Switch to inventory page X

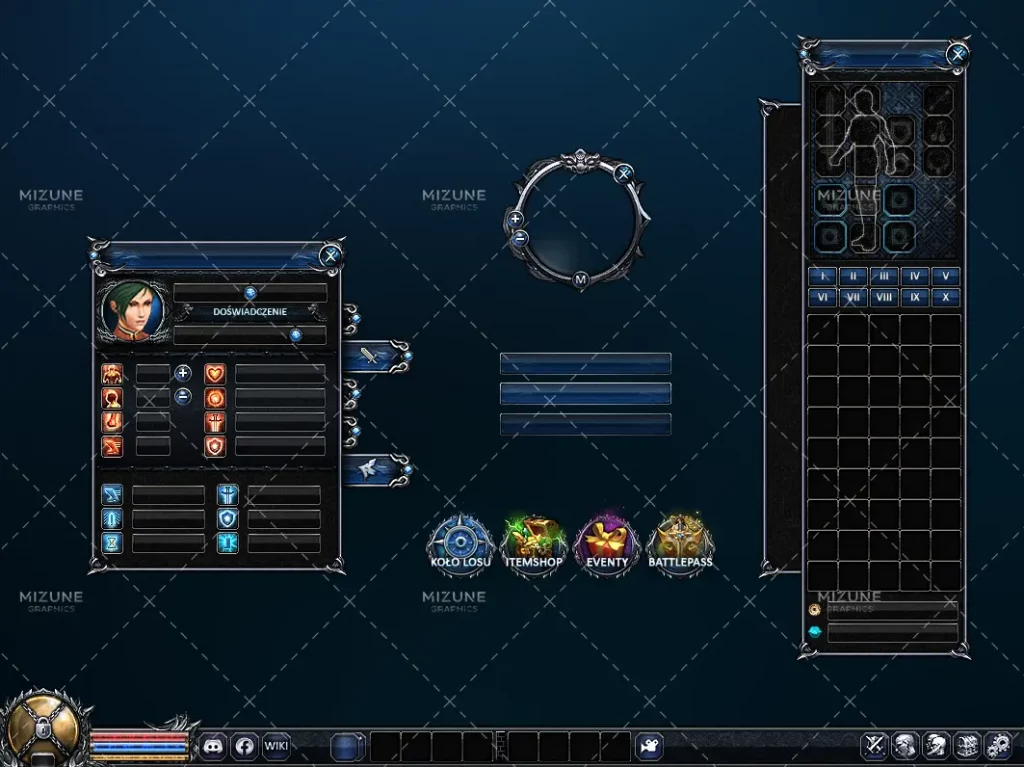945,297
